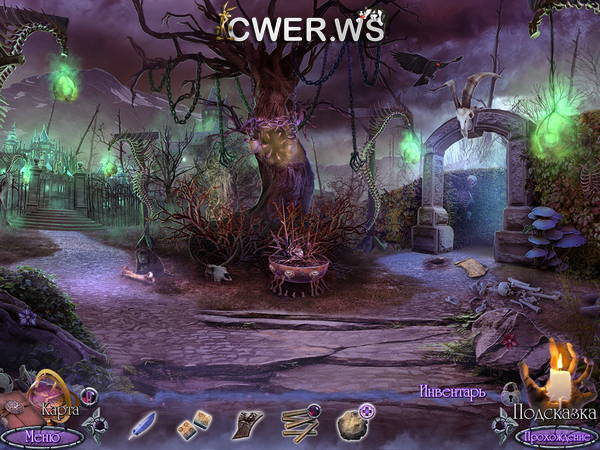Viewport: 600px width, 450px height.
Task: Select the blue feather inventory item
Action: pyautogui.click(x=143, y=424)
